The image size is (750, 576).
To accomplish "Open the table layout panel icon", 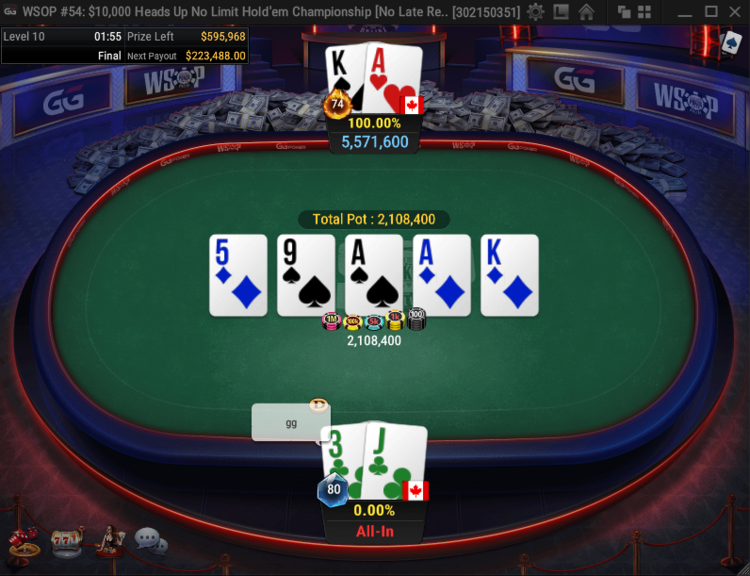I will (561, 12).
